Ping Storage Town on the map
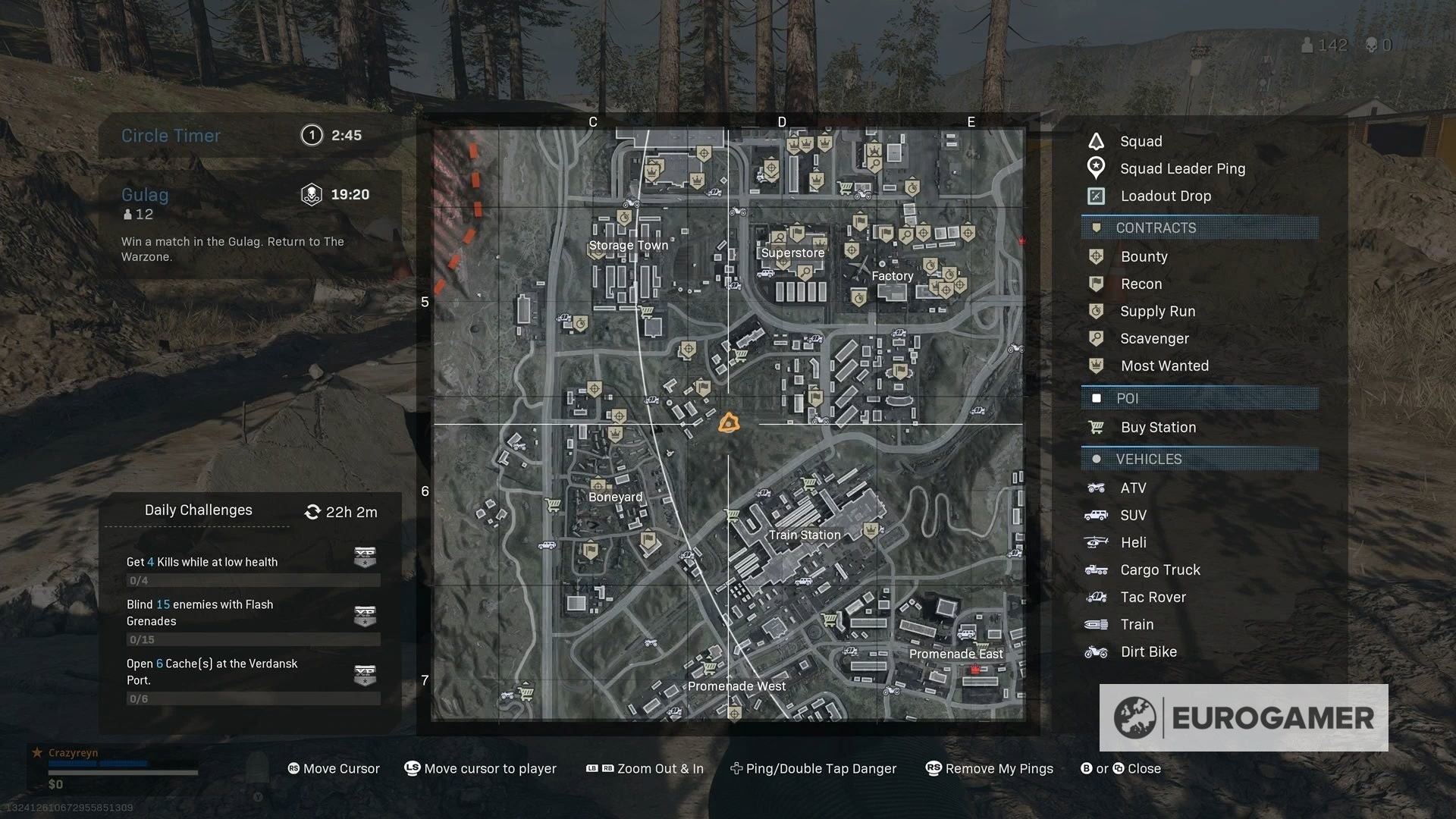This screenshot has height=819, width=1456. pos(629,246)
